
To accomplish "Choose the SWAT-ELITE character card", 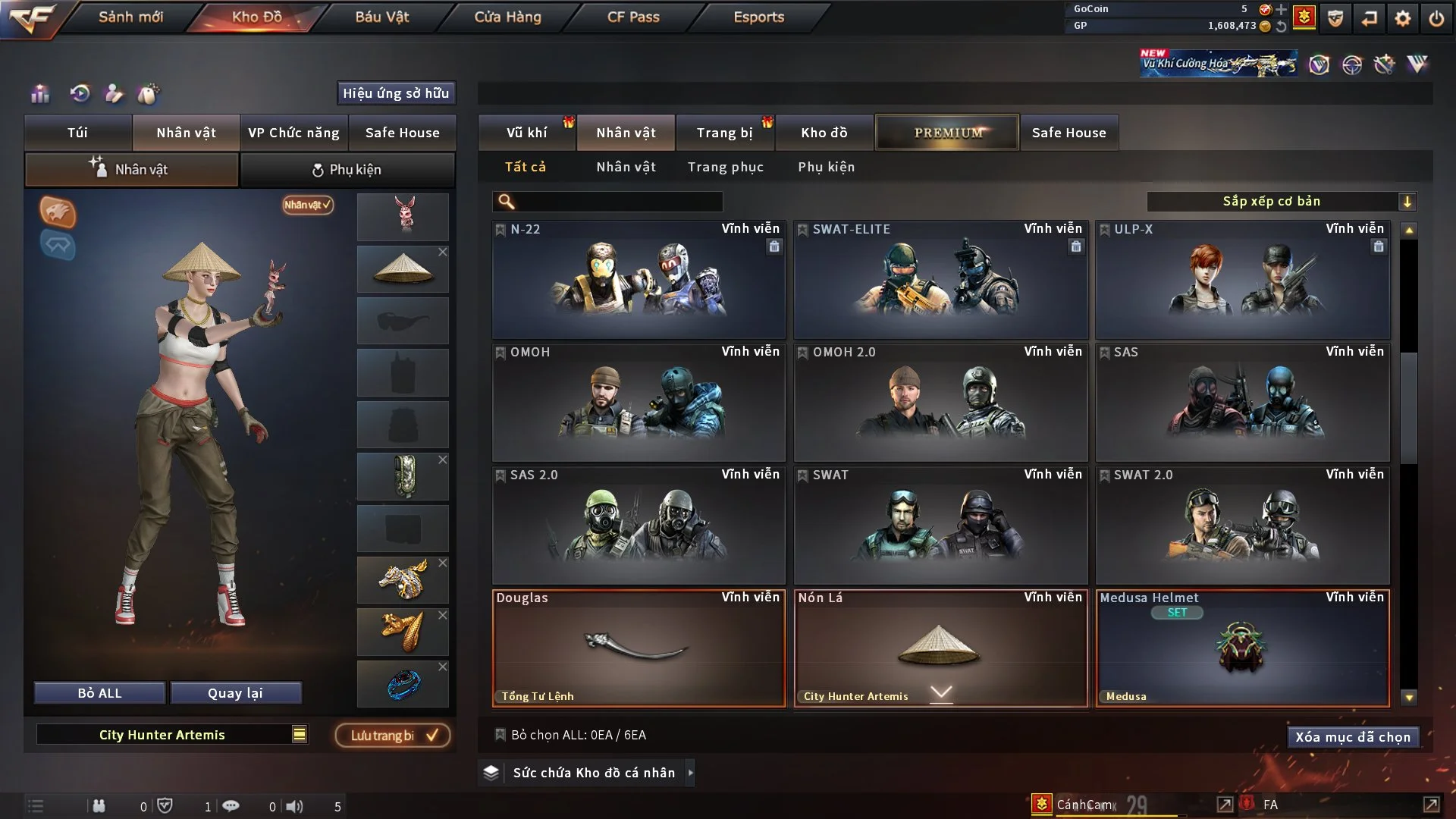I will click(x=940, y=279).
